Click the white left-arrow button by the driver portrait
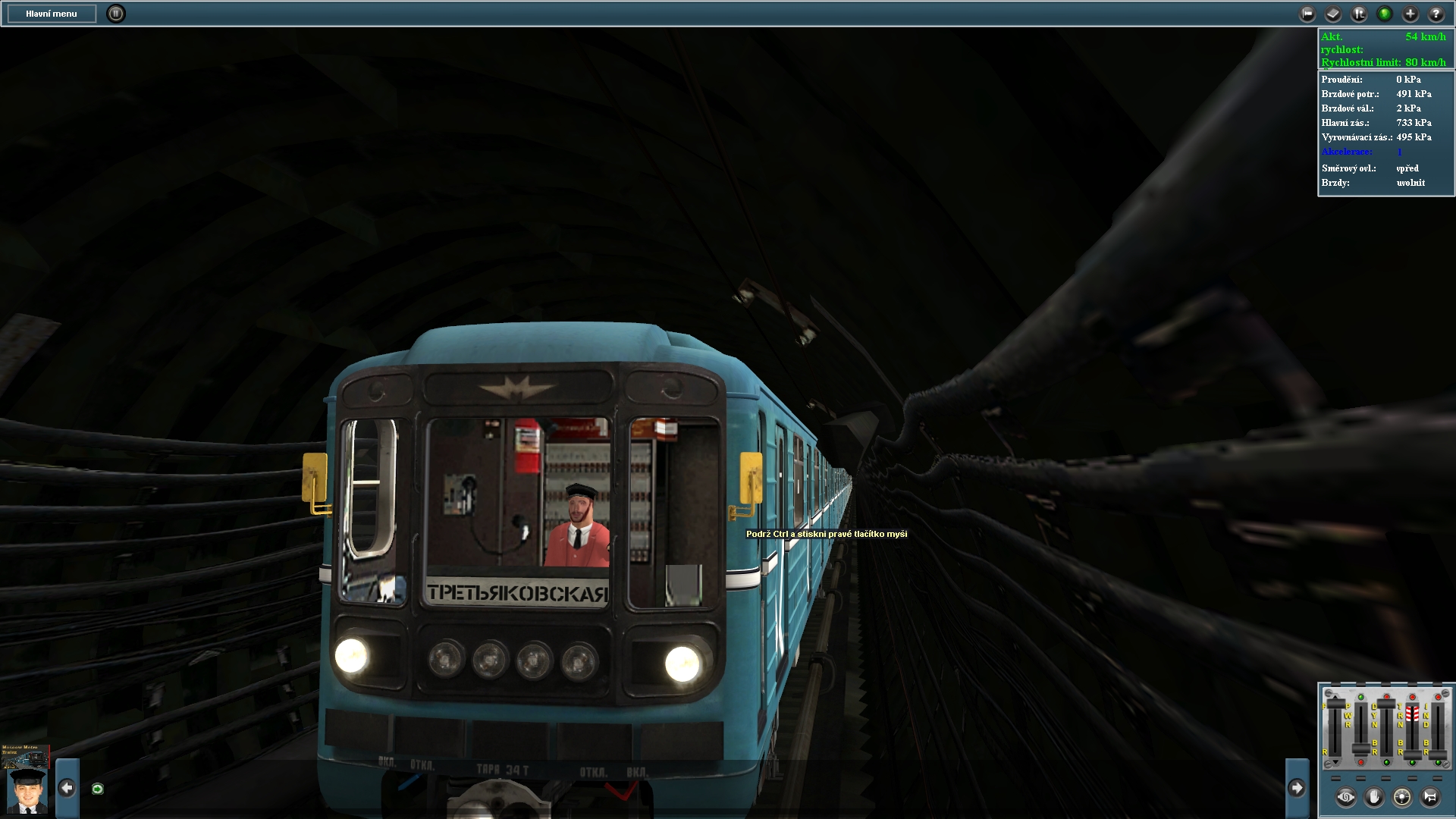This screenshot has height=819, width=1456. click(67, 788)
